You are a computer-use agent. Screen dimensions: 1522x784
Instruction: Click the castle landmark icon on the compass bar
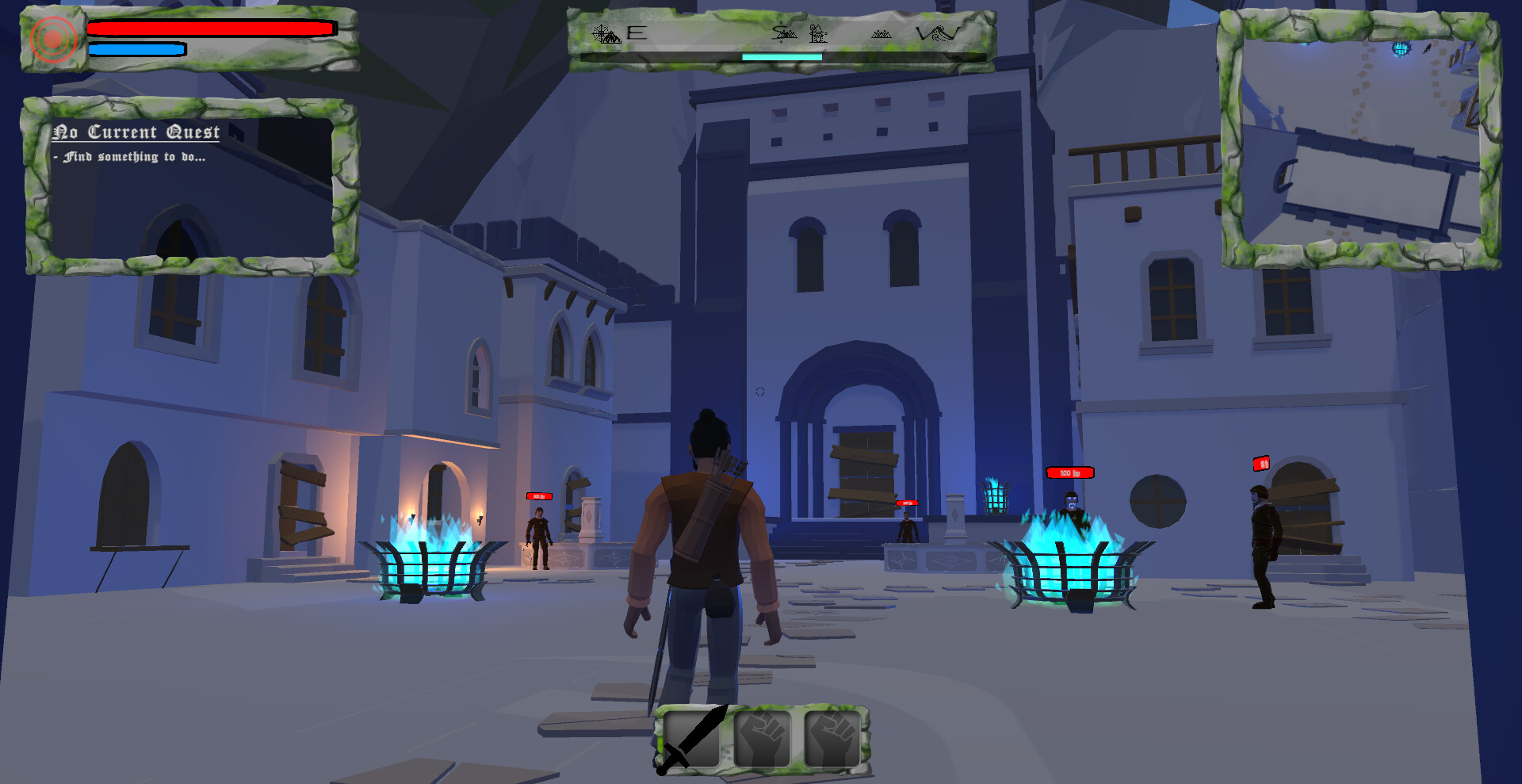(816, 34)
